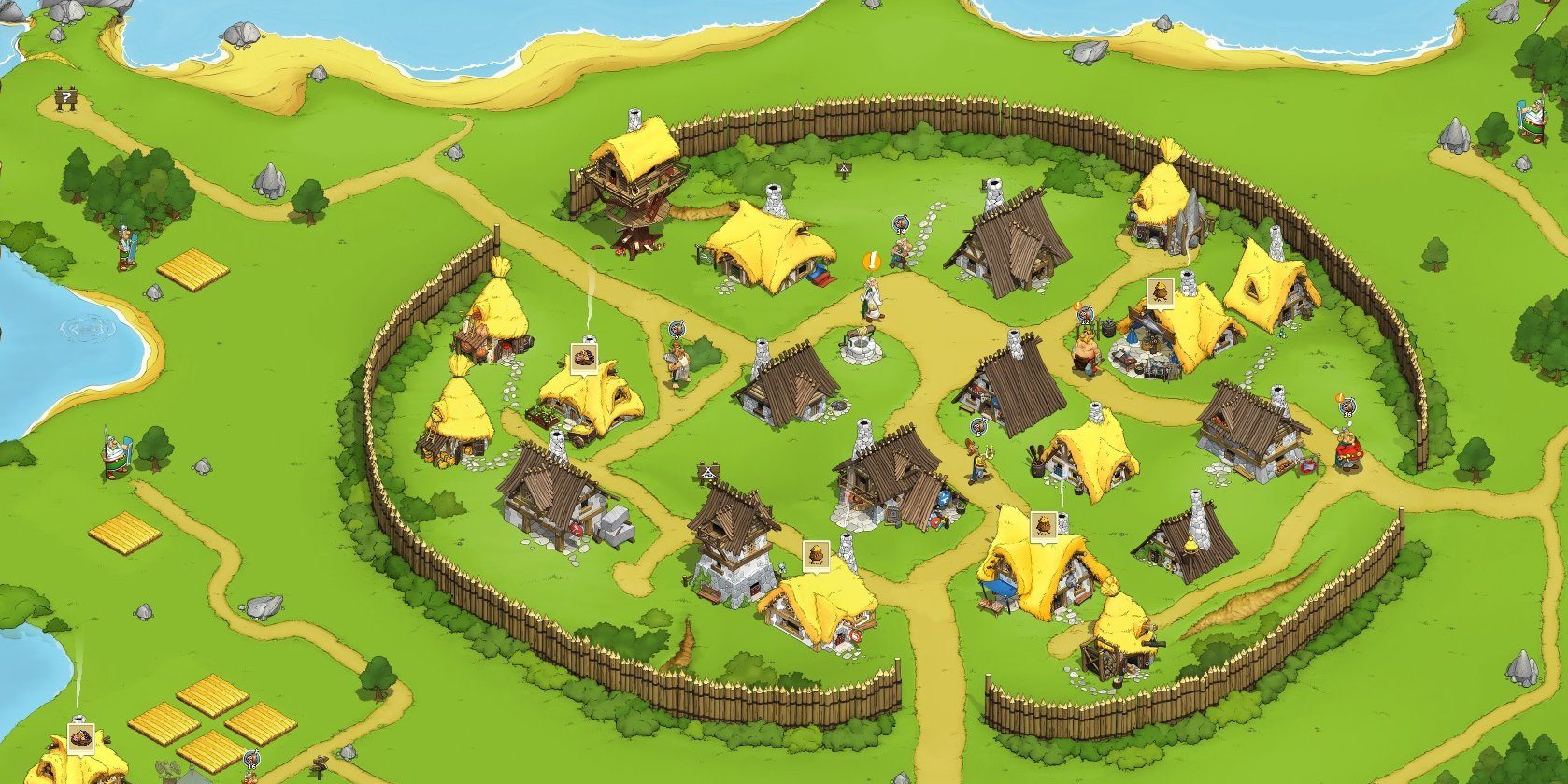Screen dimensions: 1568x784
Task: Click the helmet badge showing 14 by the couple
Action: 901,224
